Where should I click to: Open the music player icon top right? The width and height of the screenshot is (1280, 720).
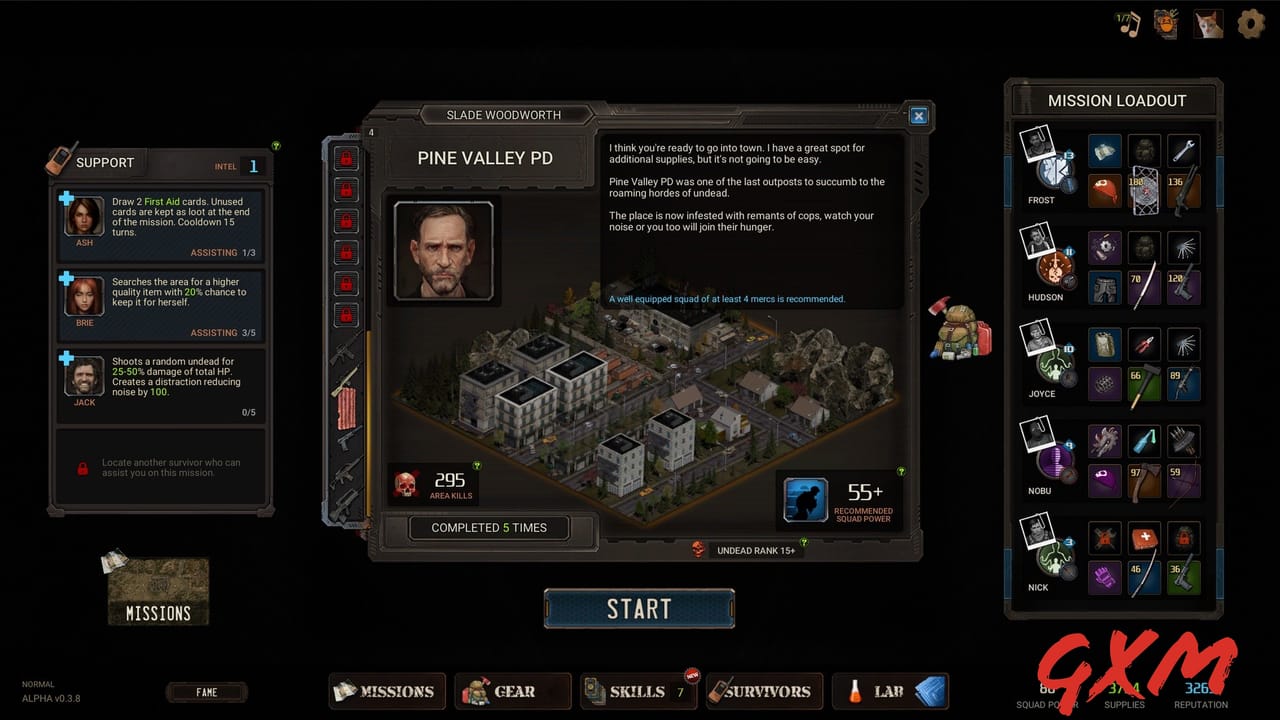1125,23
